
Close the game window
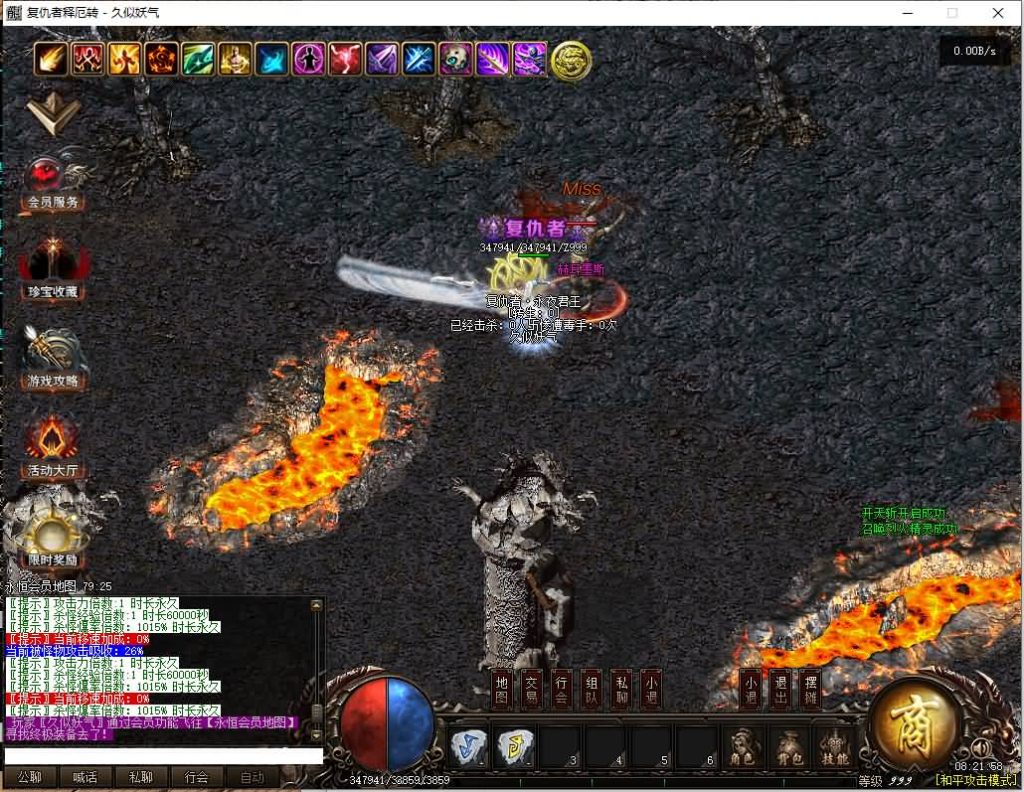pos(998,13)
